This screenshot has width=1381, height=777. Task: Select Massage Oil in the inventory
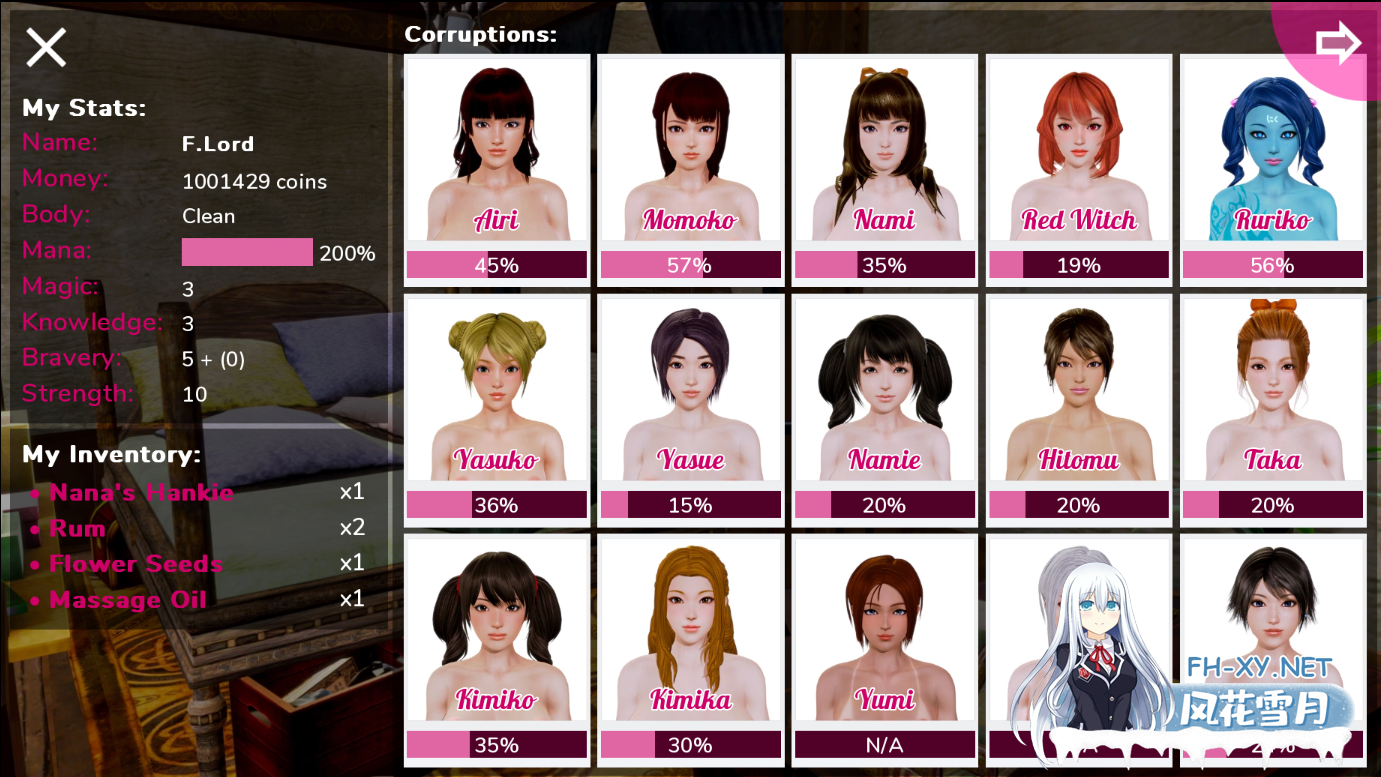[127, 601]
